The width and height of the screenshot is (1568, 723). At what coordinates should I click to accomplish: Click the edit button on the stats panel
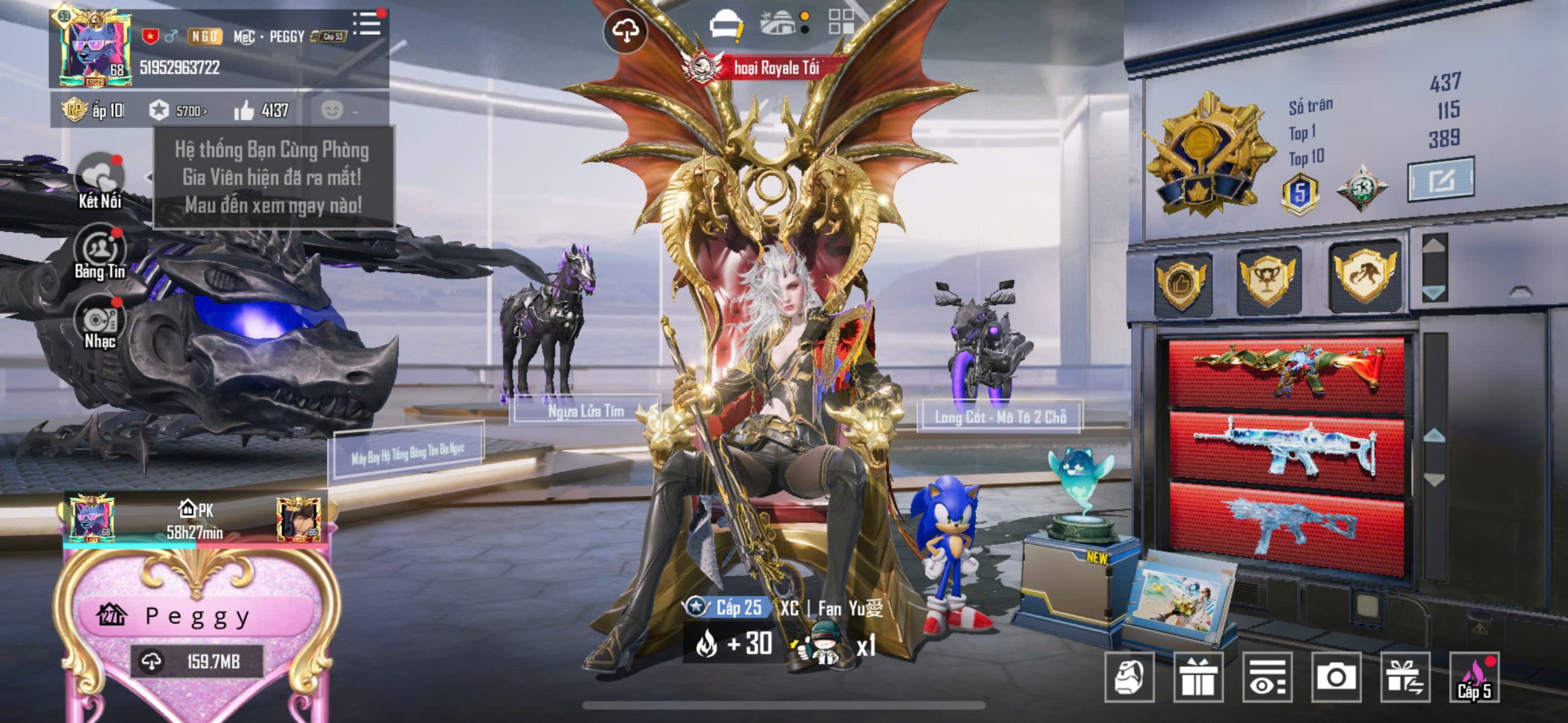1440,179
